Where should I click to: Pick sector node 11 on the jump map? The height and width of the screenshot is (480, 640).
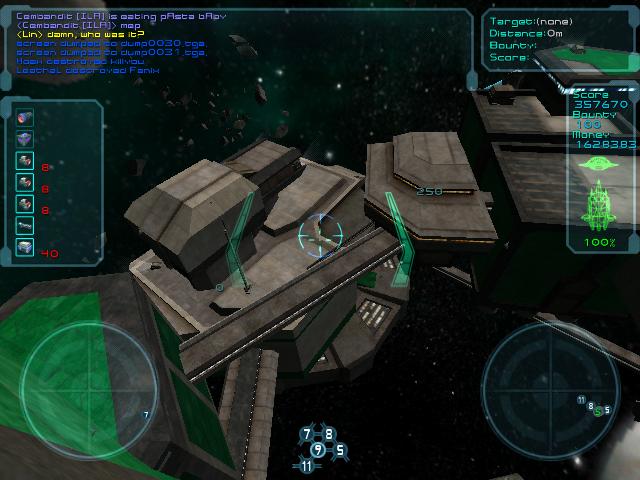[307, 466]
